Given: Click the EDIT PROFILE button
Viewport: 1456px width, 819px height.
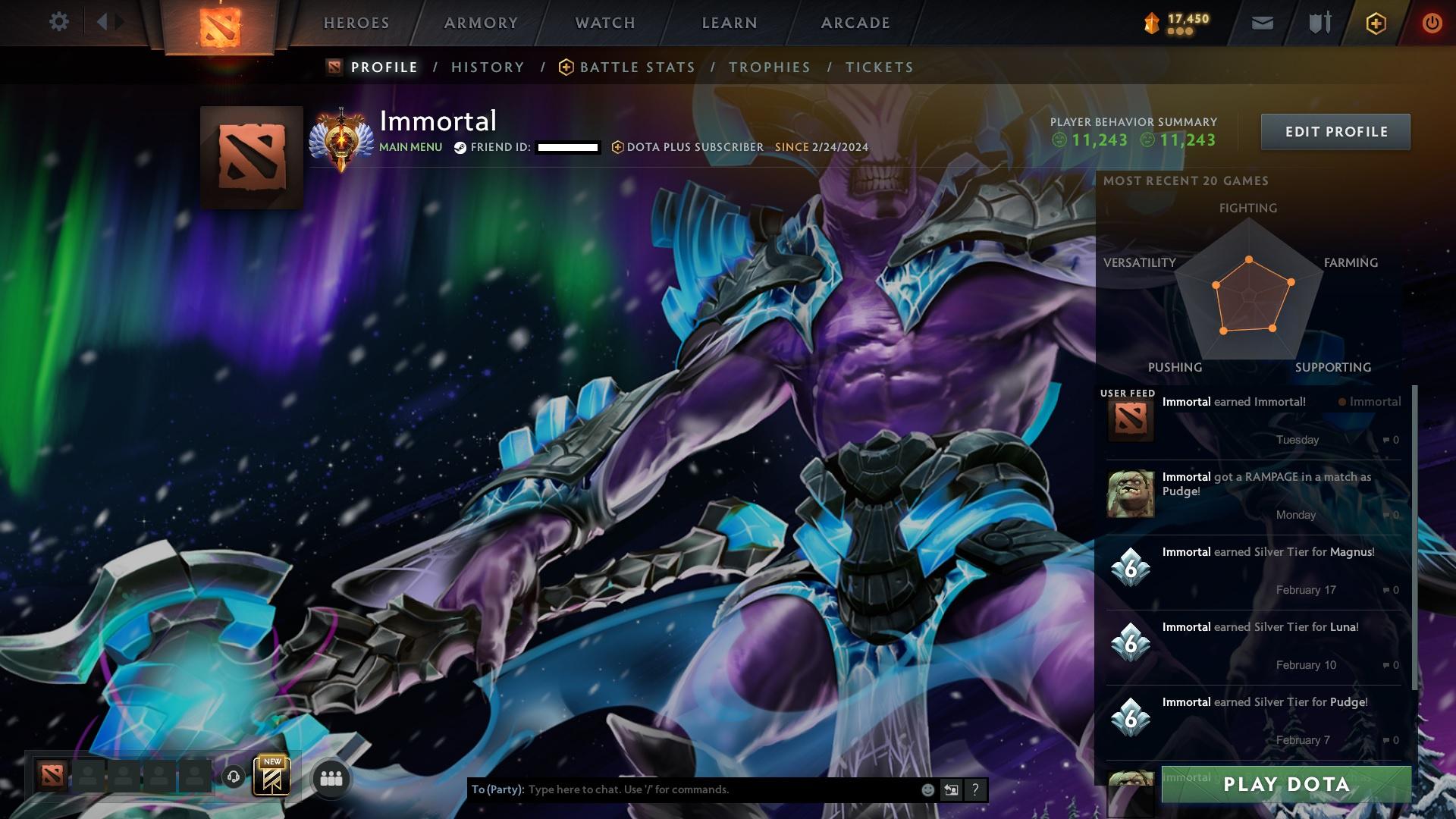Looking at the screenshot, I should [1335, 131].
